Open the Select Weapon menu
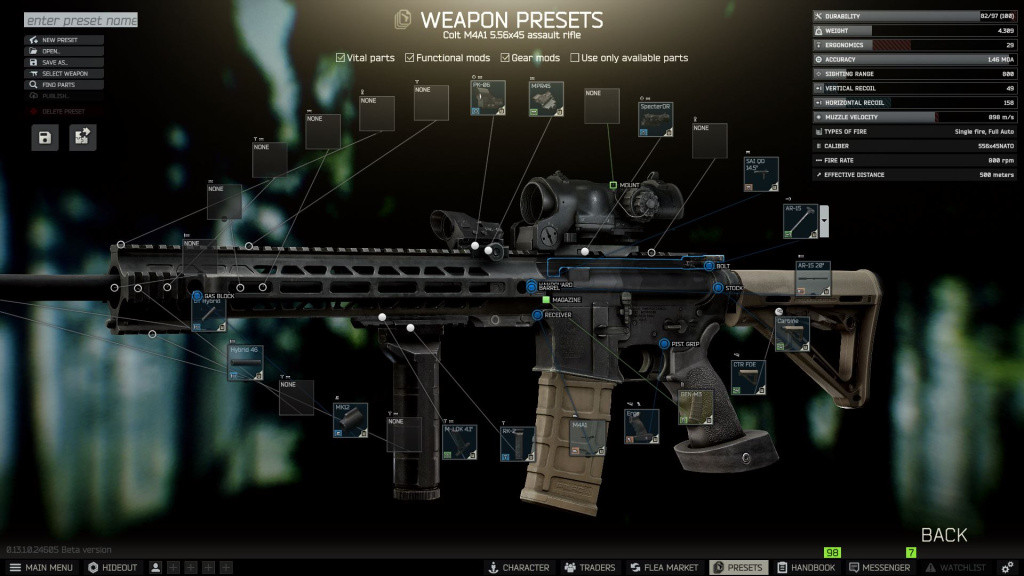 pos(64,74)
